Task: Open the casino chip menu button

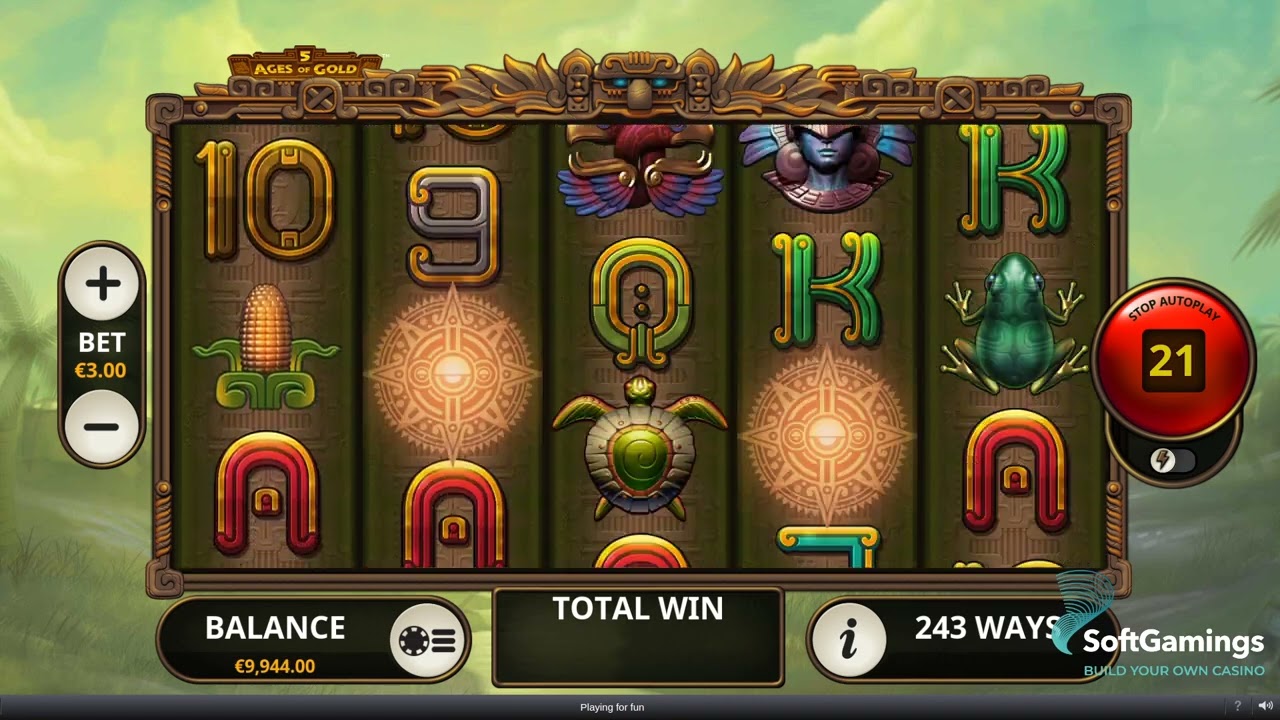Action: [427, 641]
